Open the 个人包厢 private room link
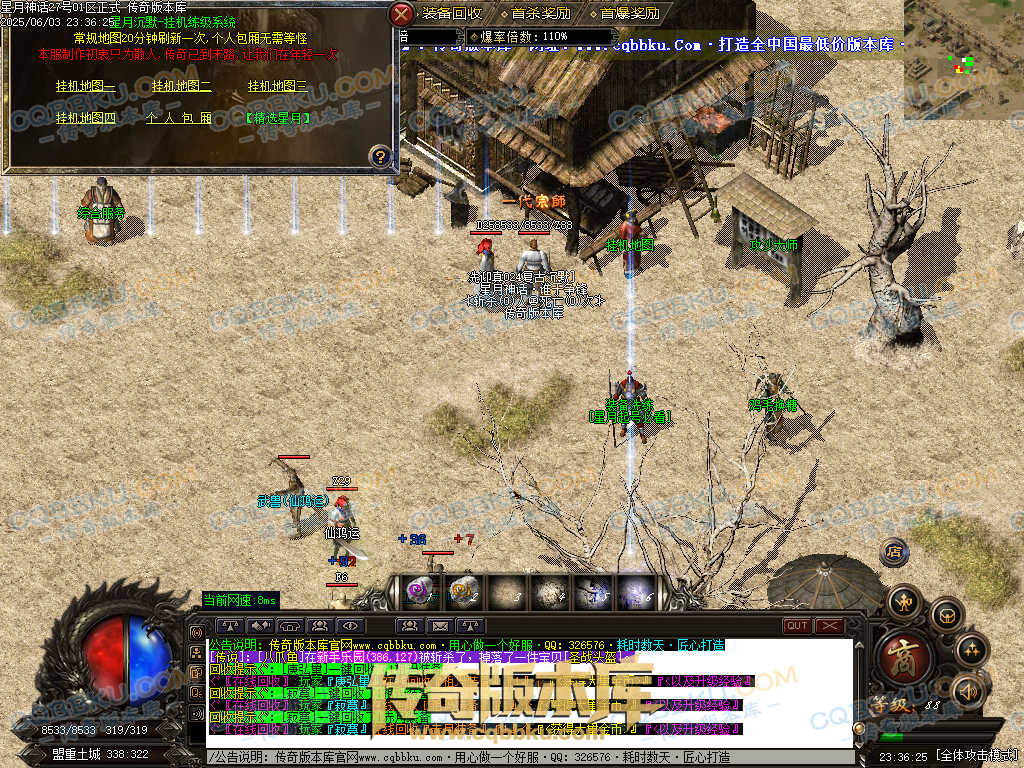 (x=180, y=118)
